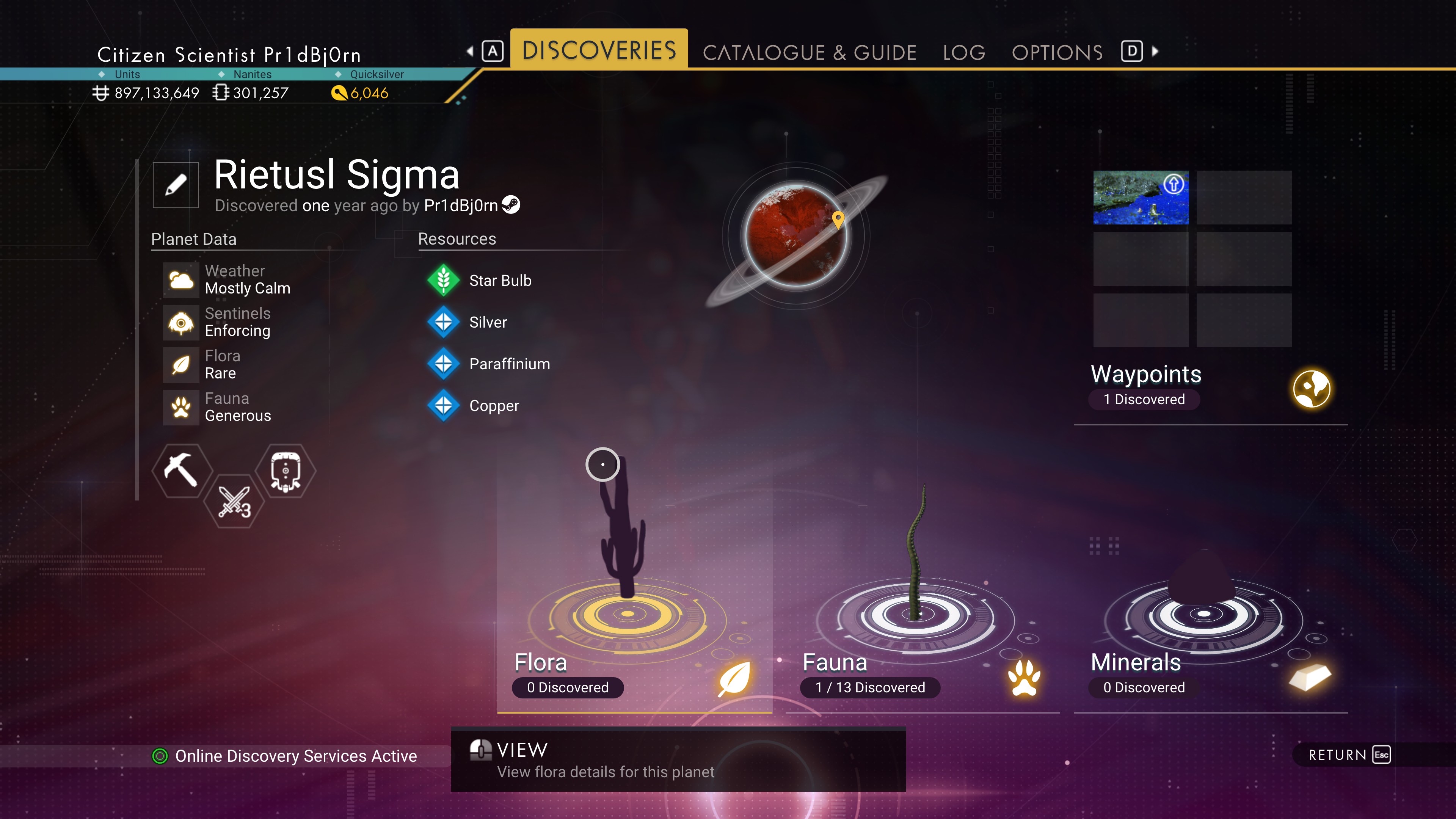Viewport: 1456px width, 819px height.
Task: Rename planet with the pencil edit button
Action: click(x=176, y=185)
